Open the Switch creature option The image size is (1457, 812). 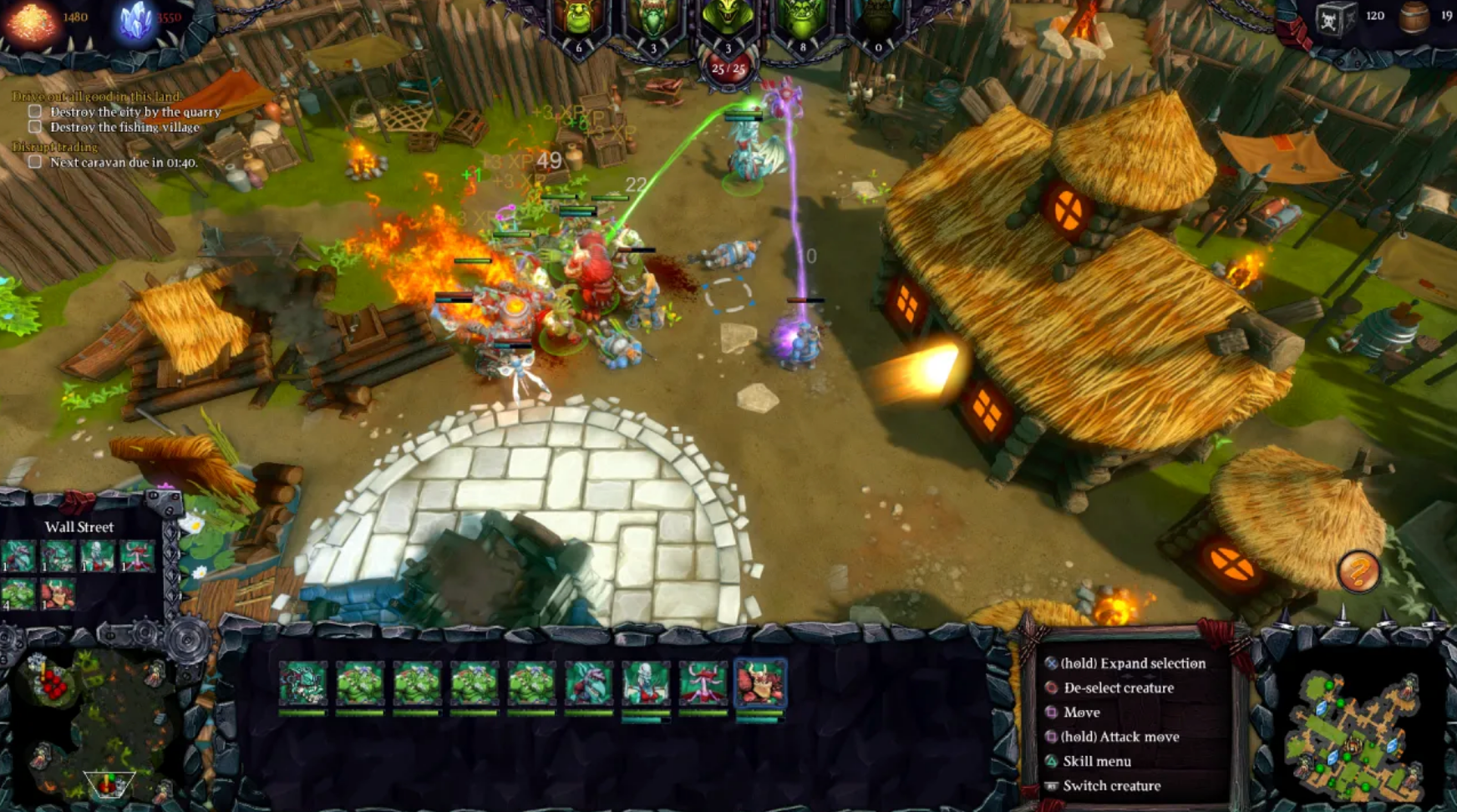1053,785
